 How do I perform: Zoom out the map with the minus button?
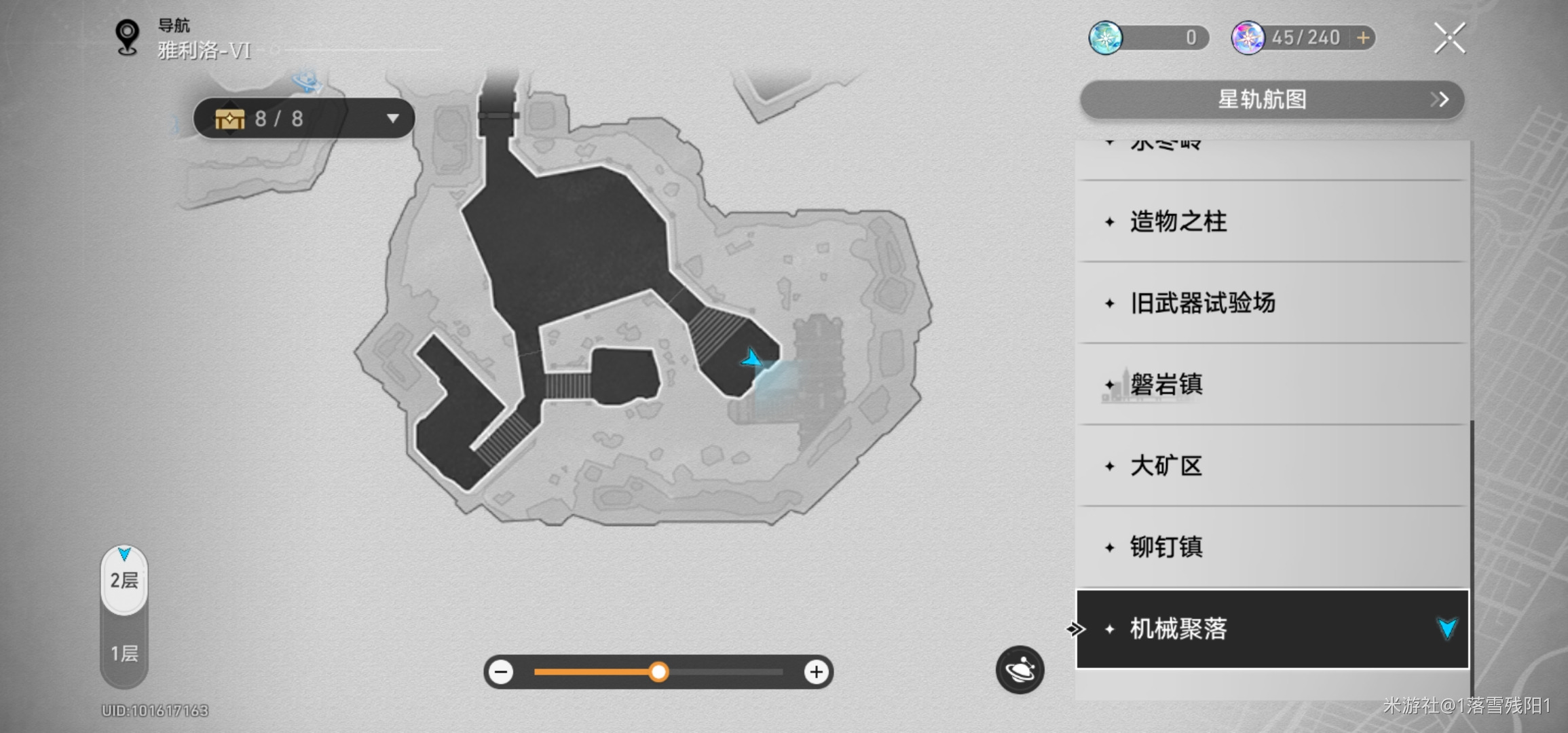pyautogui.click(x=502, y=672)
